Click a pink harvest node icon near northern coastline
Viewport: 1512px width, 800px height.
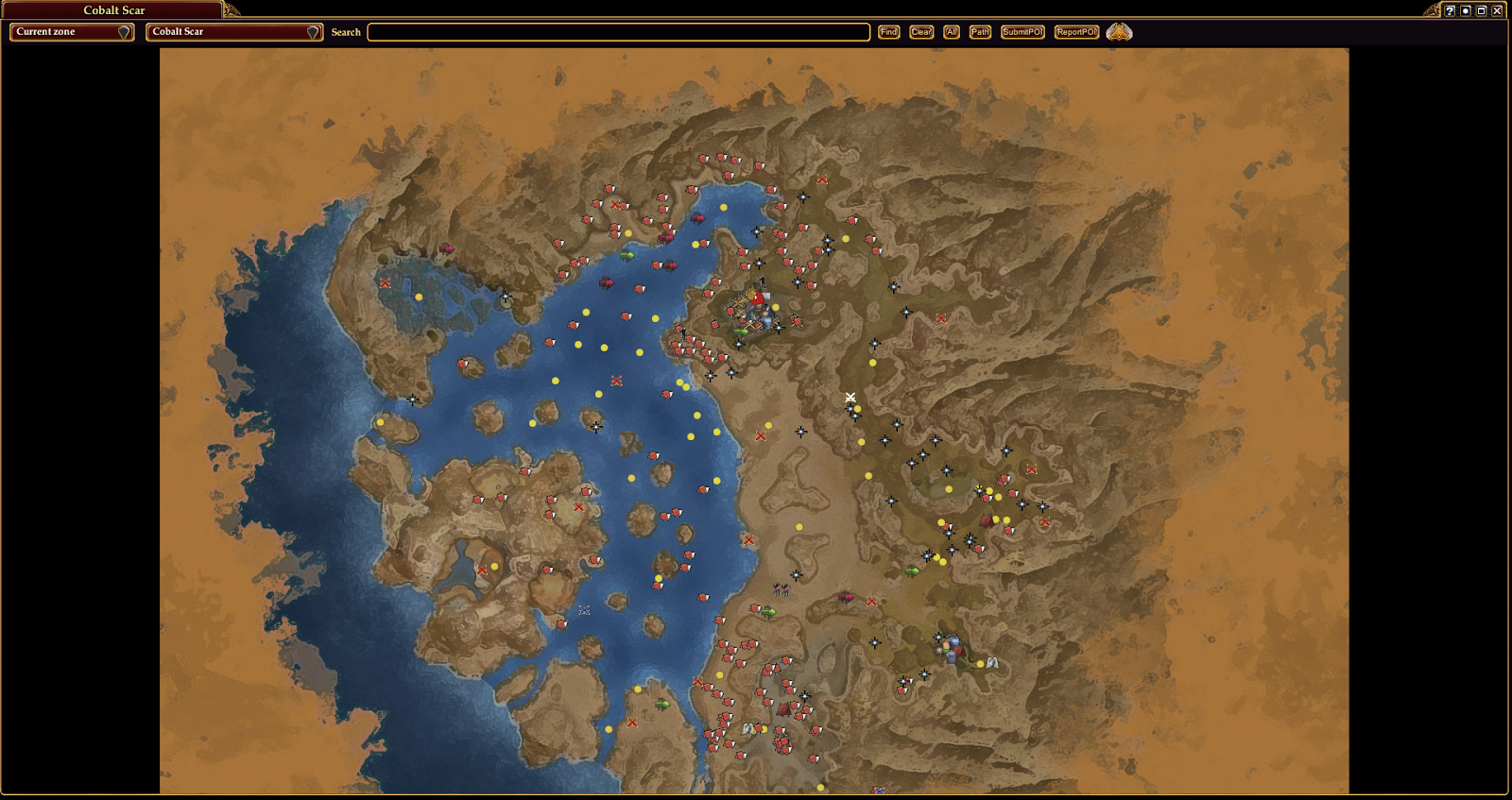[608, 281]
